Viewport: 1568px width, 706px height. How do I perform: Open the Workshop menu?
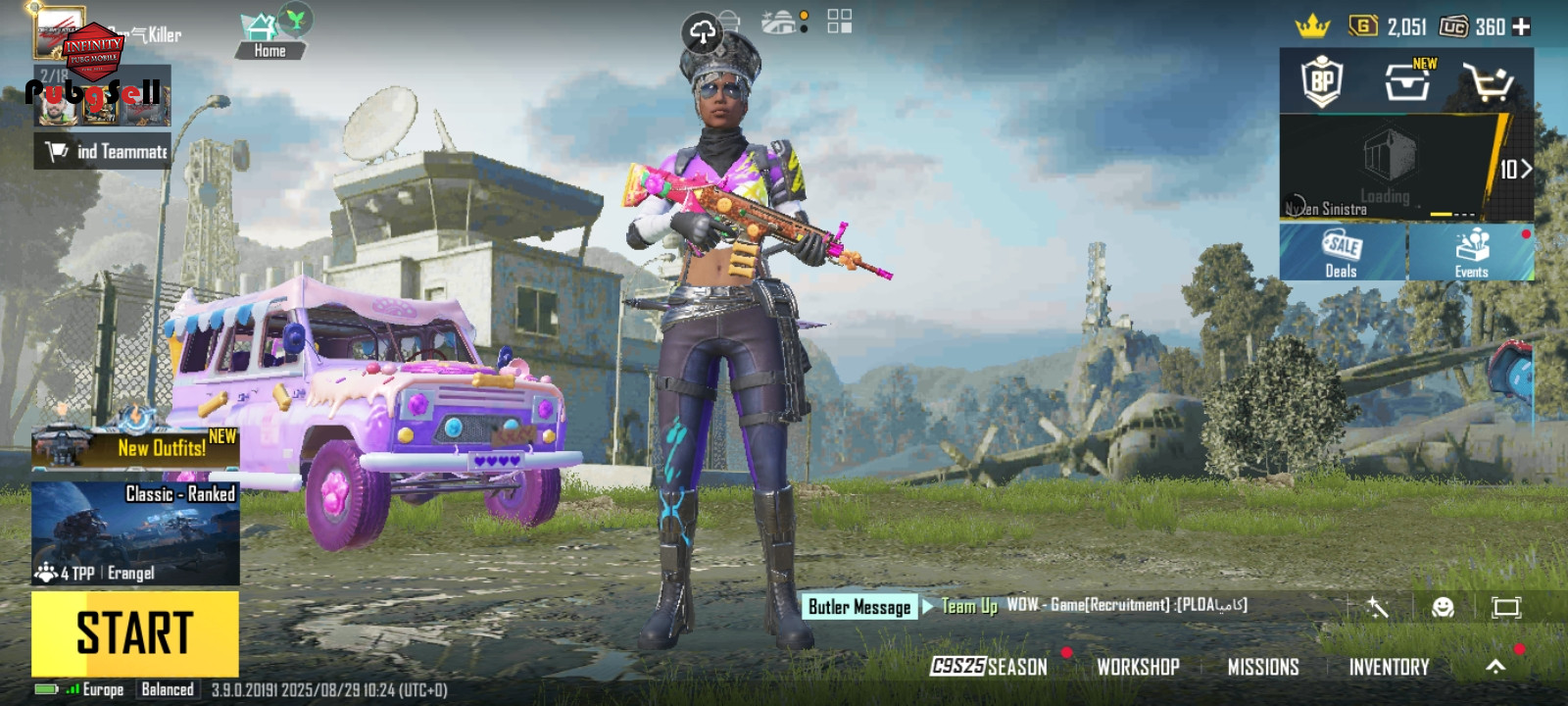[x=1138, y=667]
